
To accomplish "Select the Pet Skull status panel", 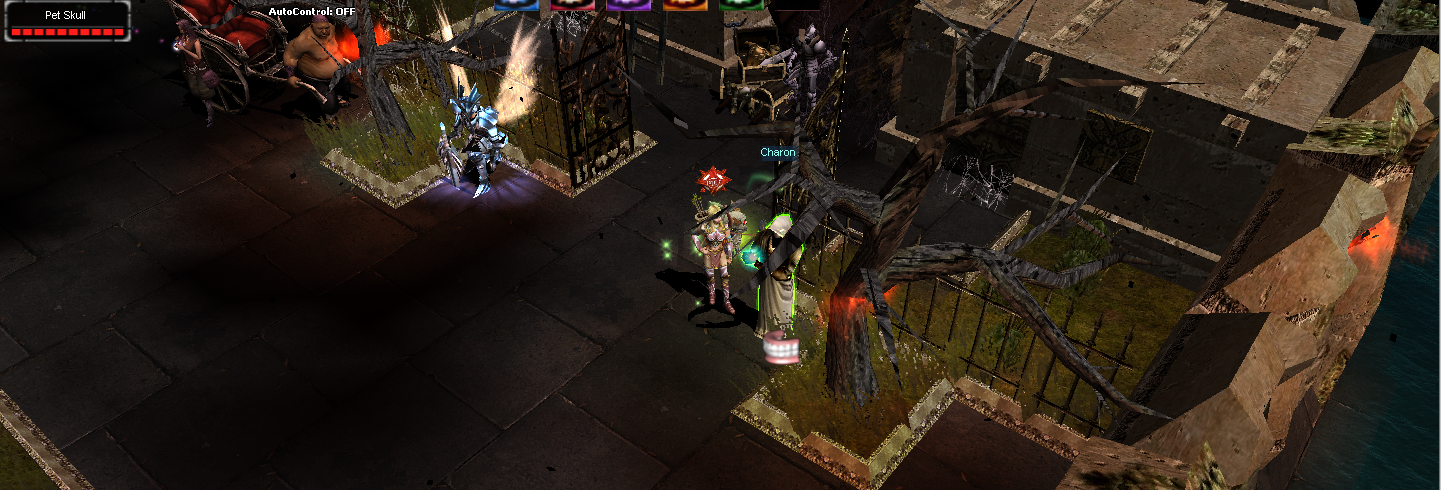I will pos(67,21).
